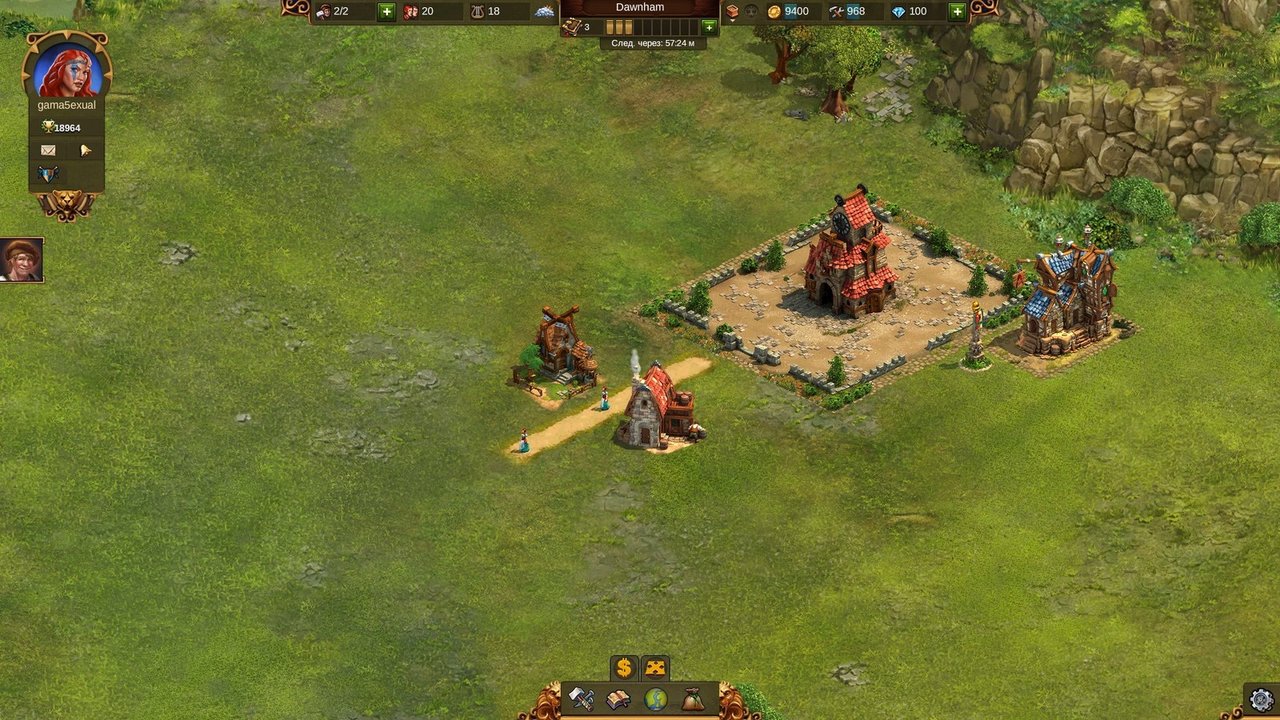Add knowledge points with the green plus

click(709, 27)
